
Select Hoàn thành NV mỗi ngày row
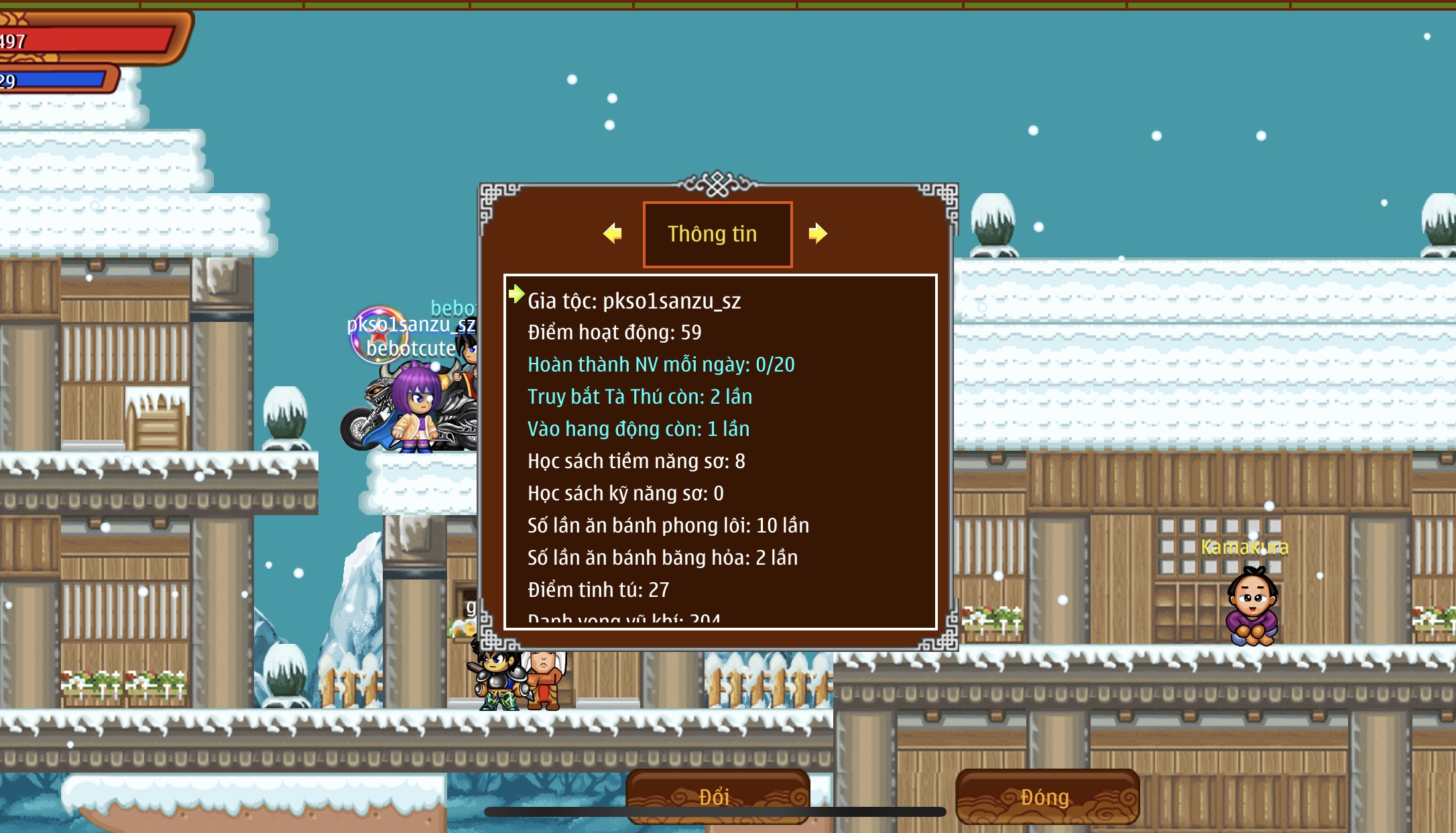click(661, 364)
